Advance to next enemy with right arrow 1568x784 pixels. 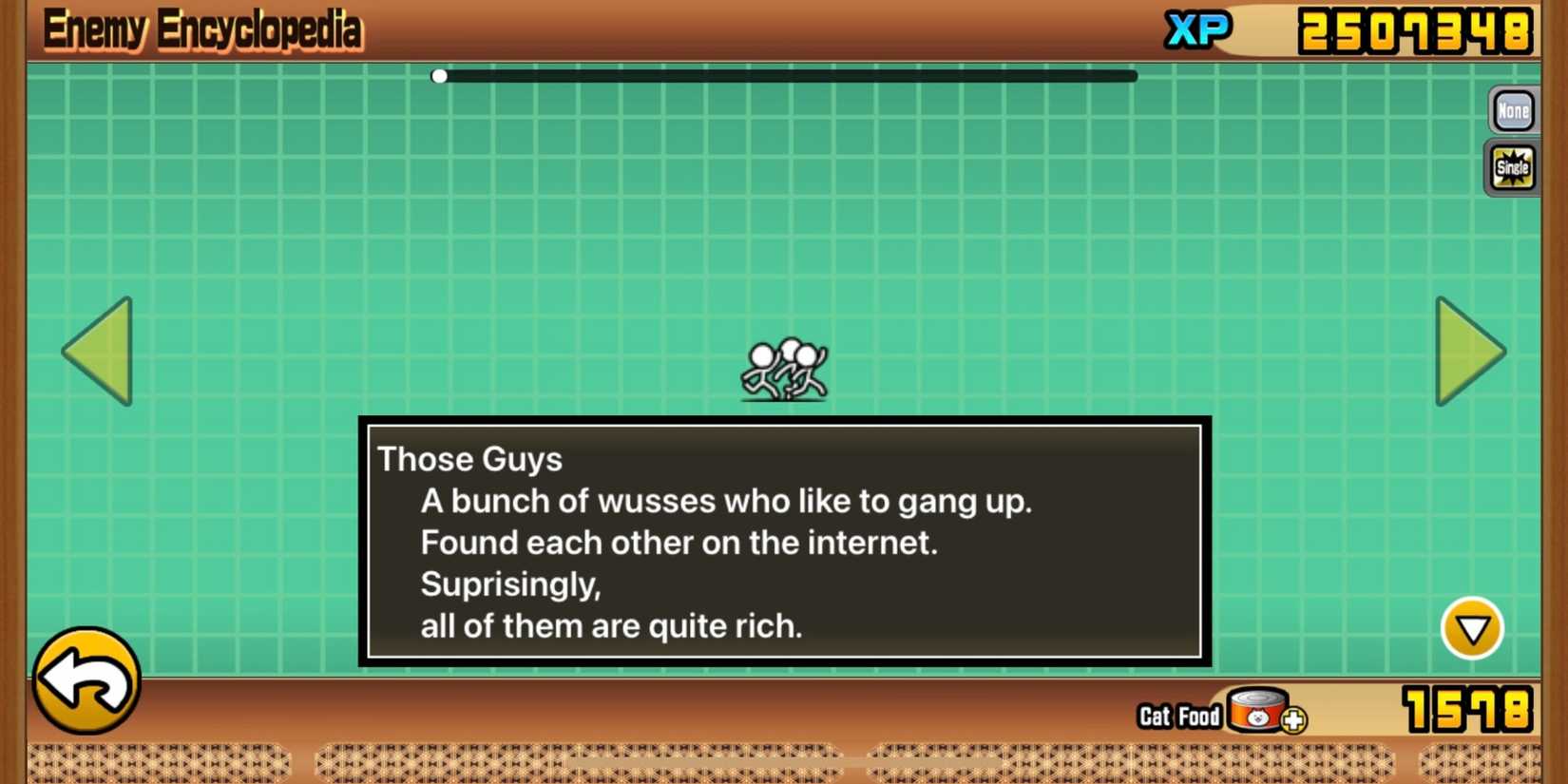[x=1467, y=353]
